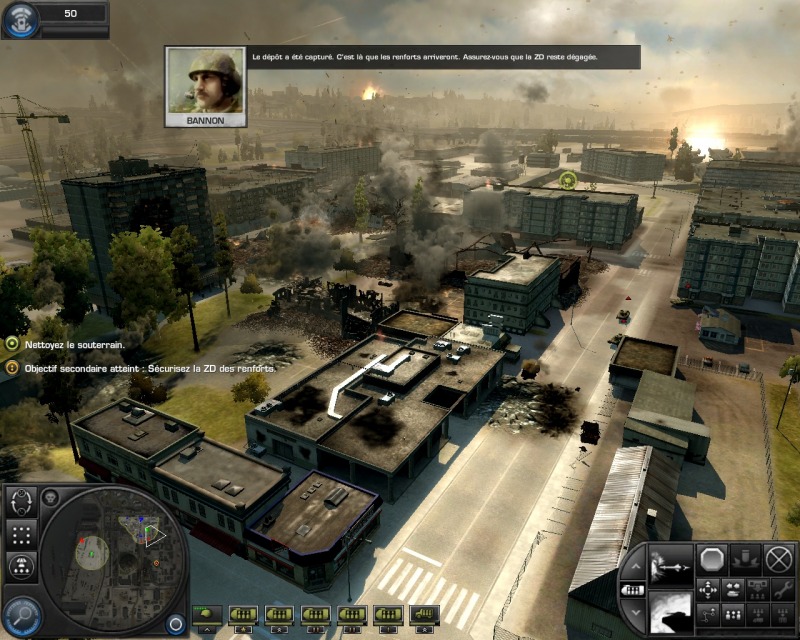The height and width of the screenshot is (640, 800).
Task: Activate the smoke screen defensive ability
Action: (x=672, y=610)
